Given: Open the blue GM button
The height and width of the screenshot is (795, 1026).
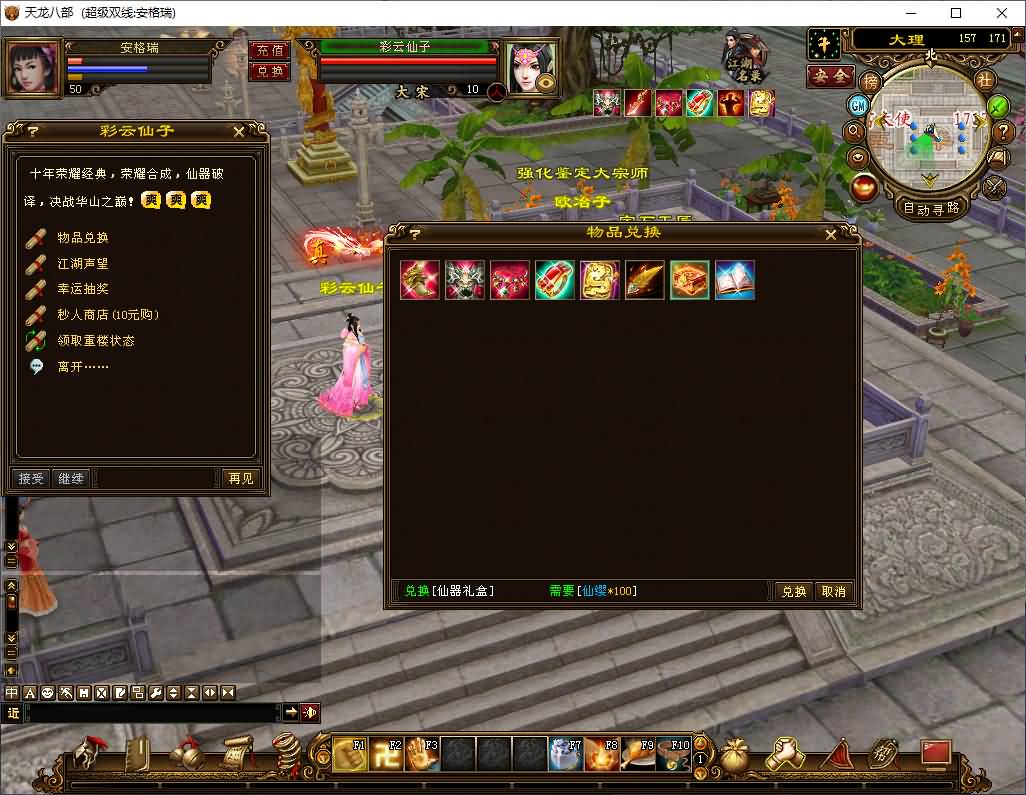Looking at the screenshot, I should click(x=858, y=105).
